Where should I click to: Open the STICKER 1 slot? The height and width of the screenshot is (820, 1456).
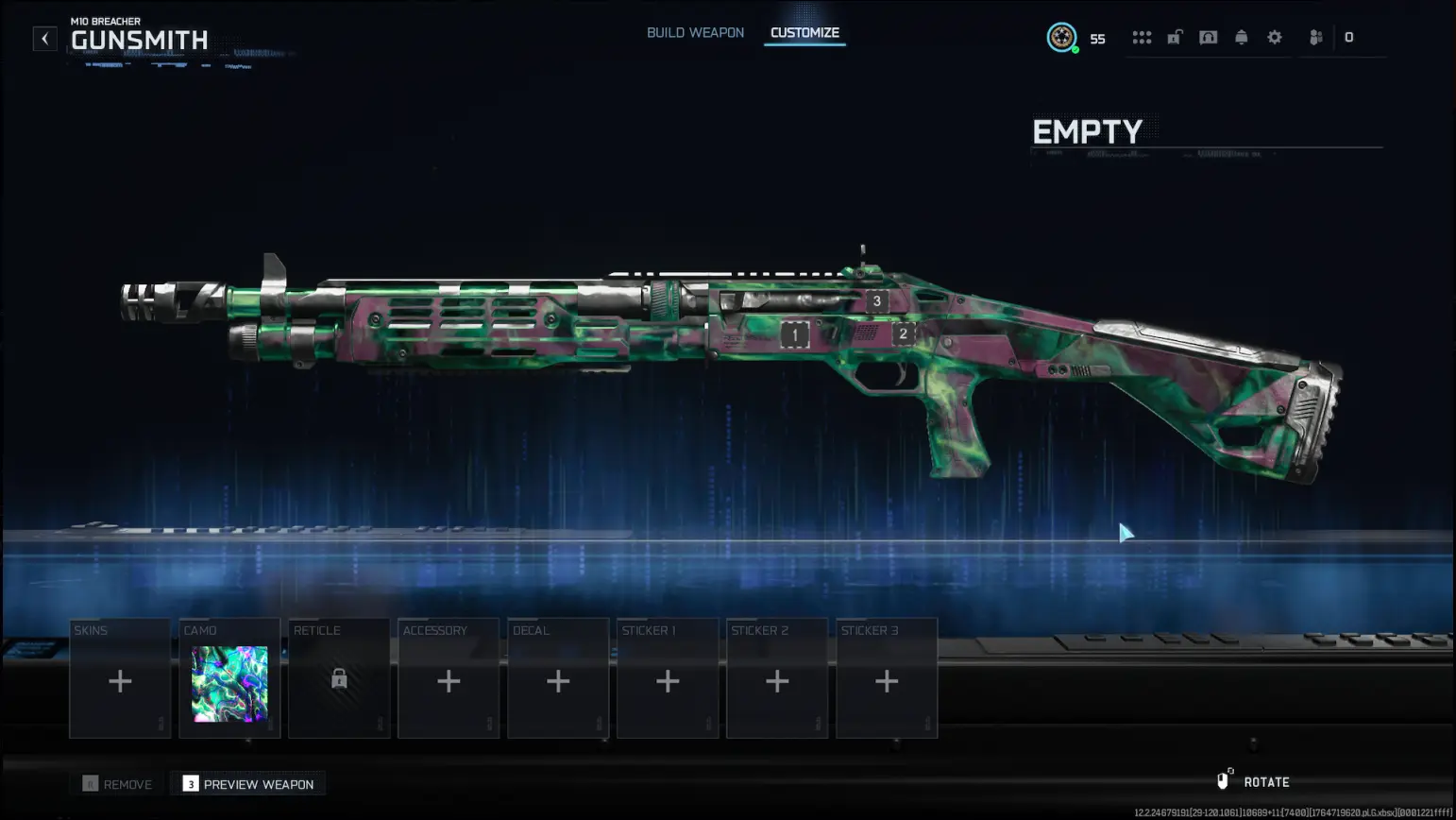click(x=668, y=680)
